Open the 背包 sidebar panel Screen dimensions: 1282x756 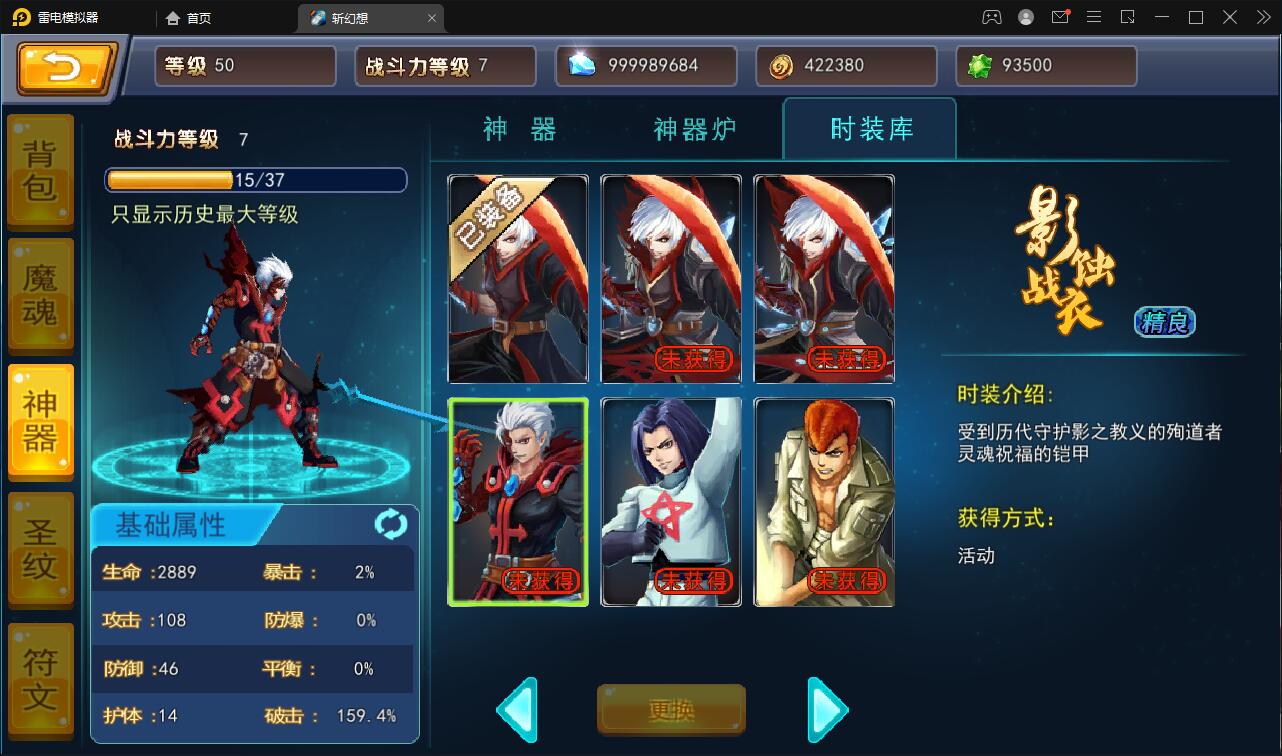tap(40, 170)
